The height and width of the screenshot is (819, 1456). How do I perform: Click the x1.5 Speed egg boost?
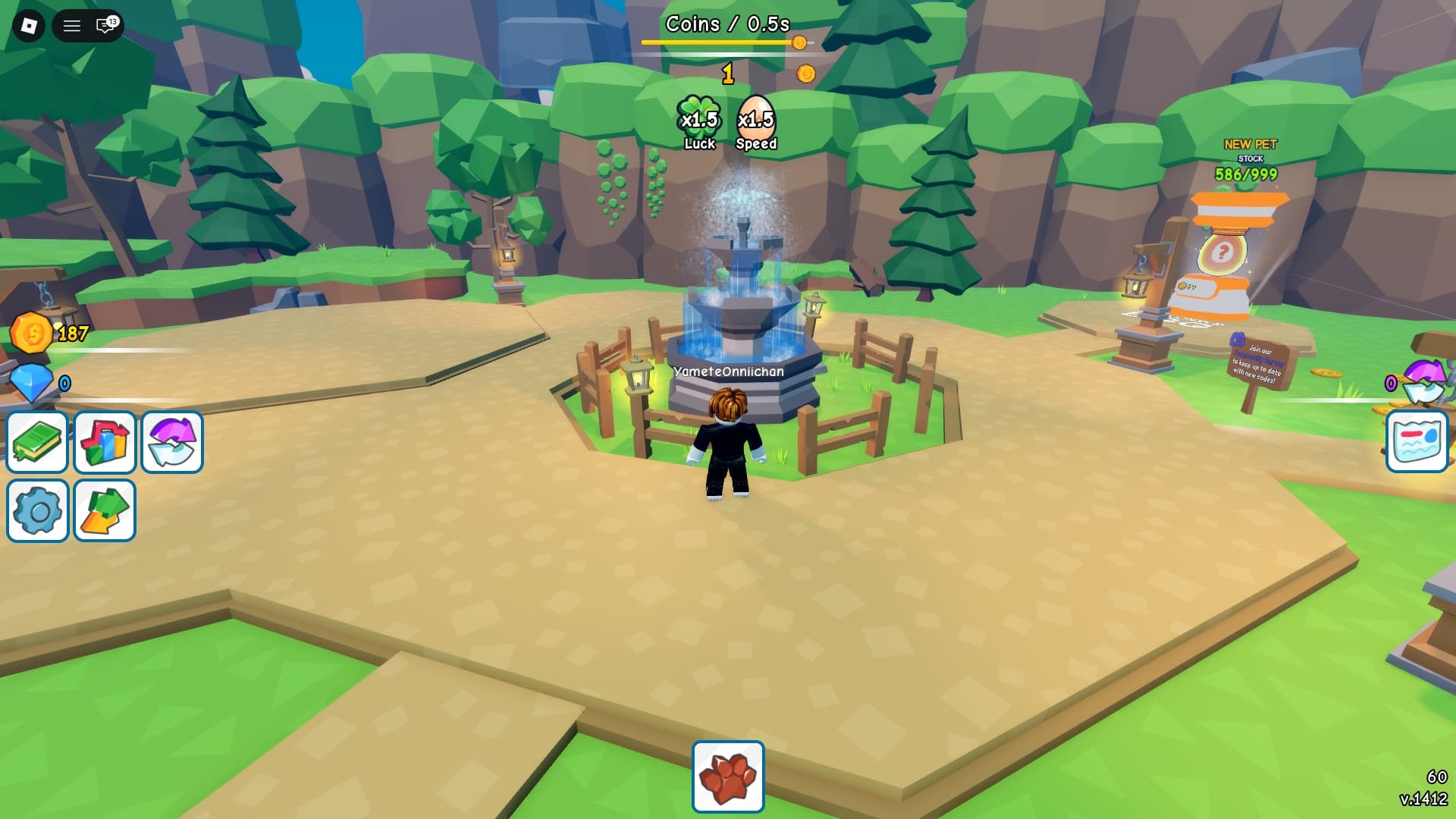pyautogui.click(x=756, y=122)
